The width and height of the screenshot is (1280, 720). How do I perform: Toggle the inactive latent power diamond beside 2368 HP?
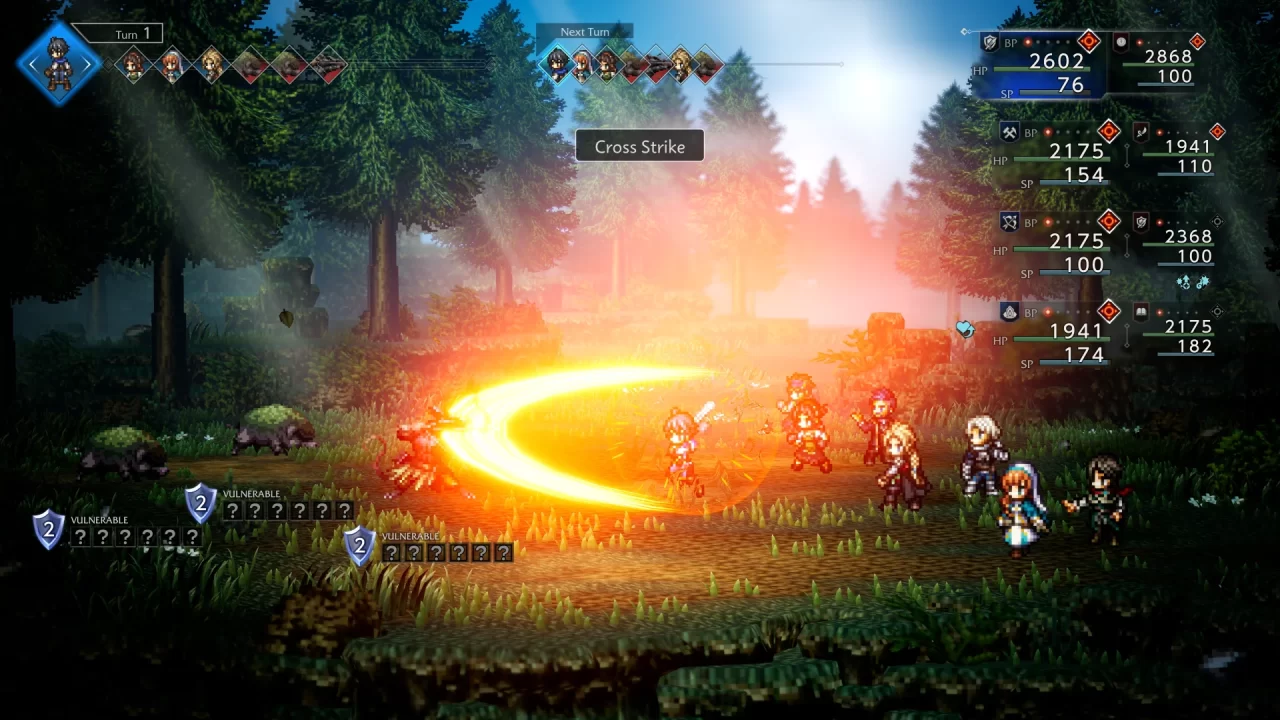(1218, 222)
